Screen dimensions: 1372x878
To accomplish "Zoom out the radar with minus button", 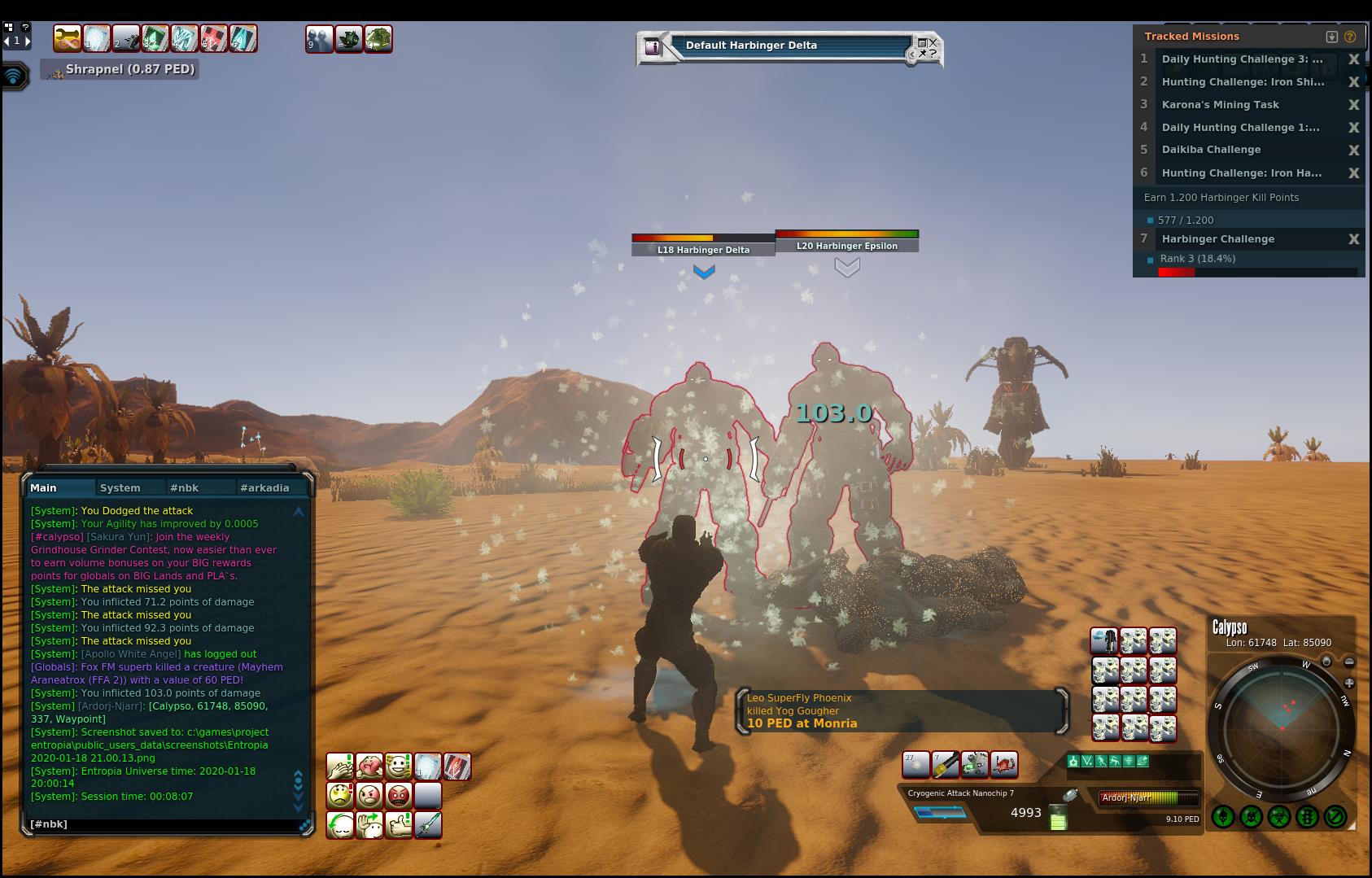I will point(1349,662).
